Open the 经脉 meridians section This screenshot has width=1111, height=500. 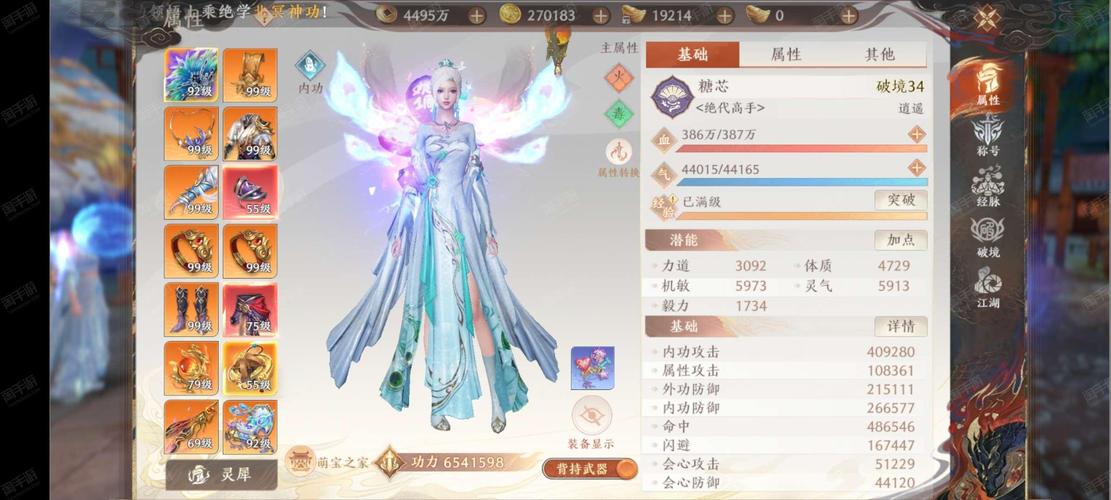[988, 185]
